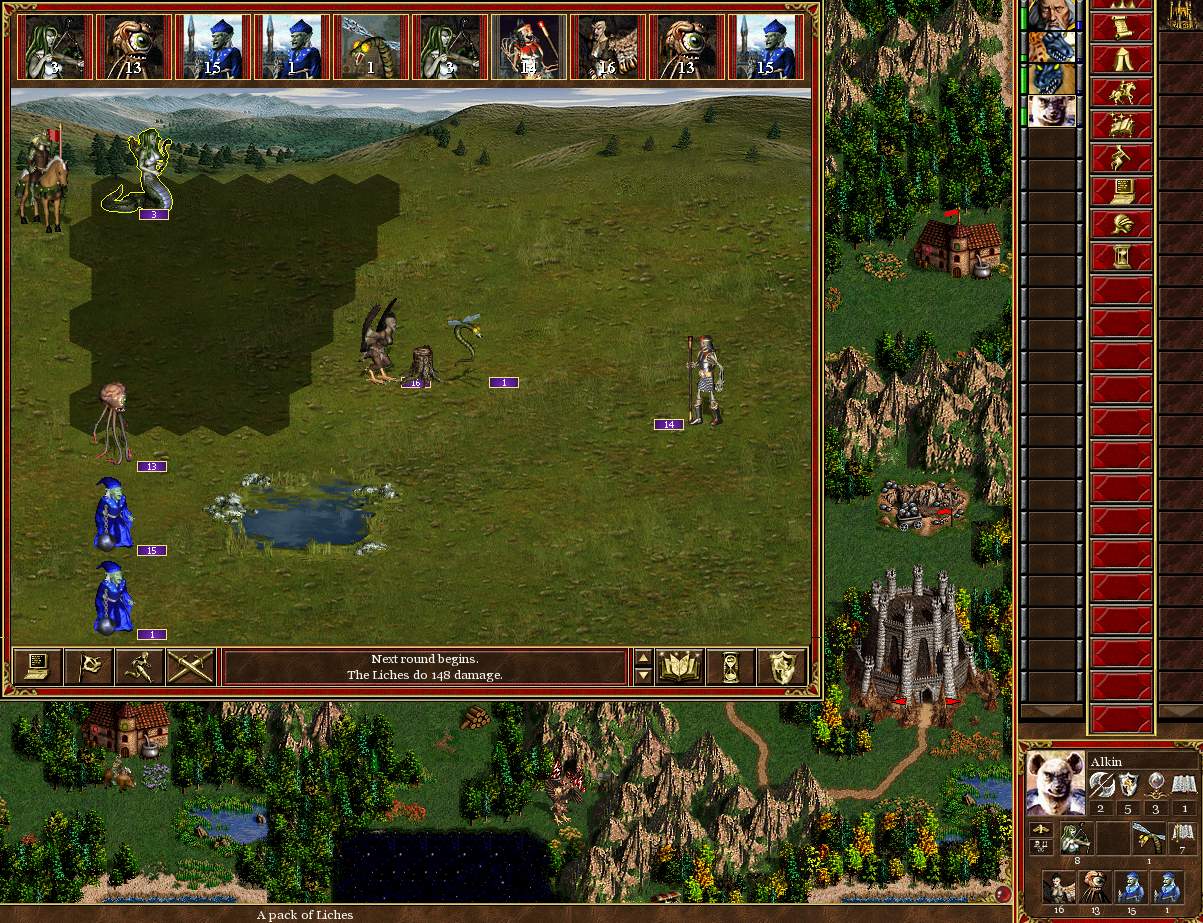Make the unit wait with the hourglass
The height and width of the screenshot is (923, 1203).
pyautogui.click(x=731, y=667)
